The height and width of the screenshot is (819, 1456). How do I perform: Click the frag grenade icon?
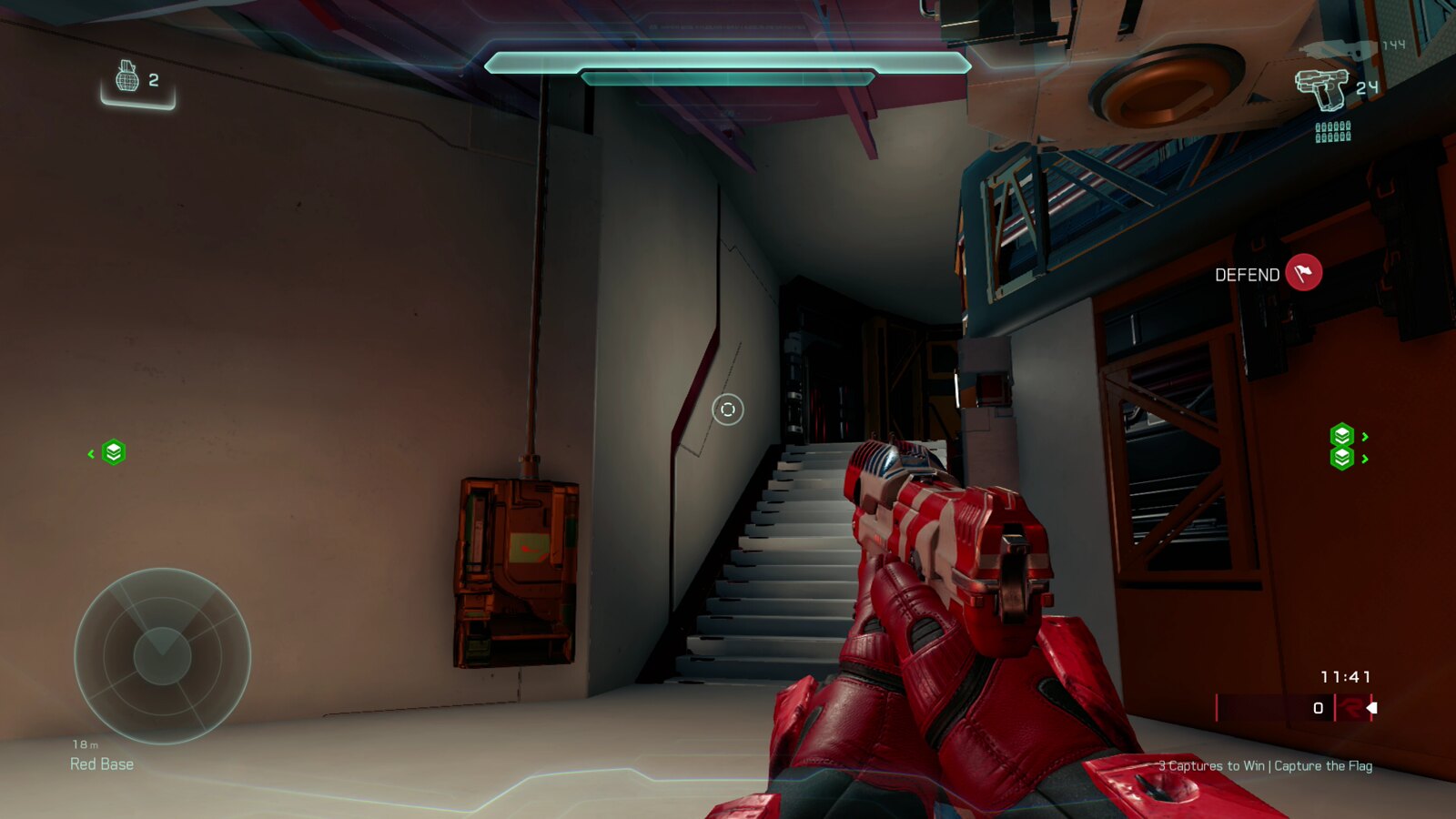(127, 77)
